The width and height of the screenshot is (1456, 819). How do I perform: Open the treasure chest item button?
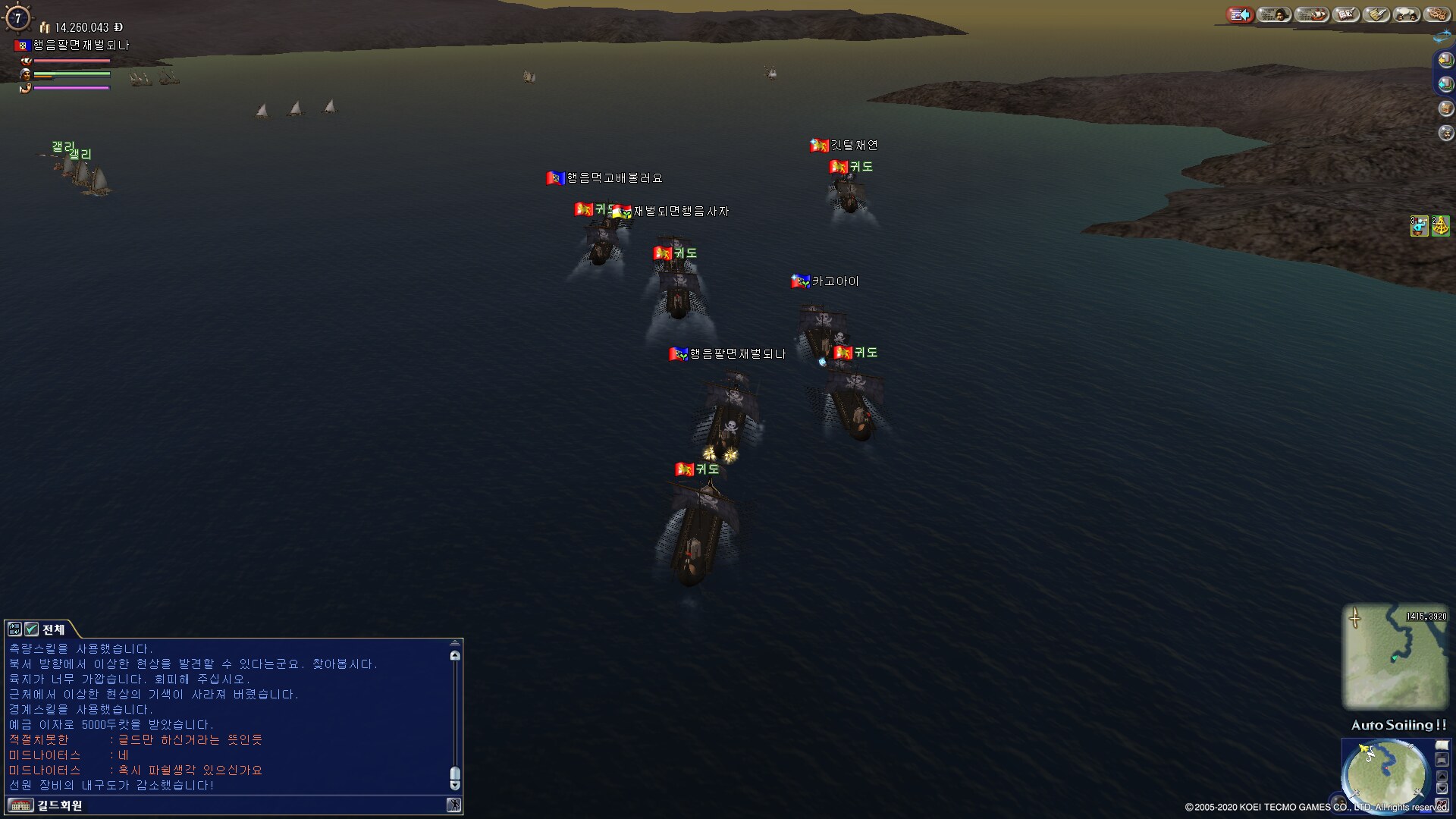pyautogui.click(x=1445, y=108)
